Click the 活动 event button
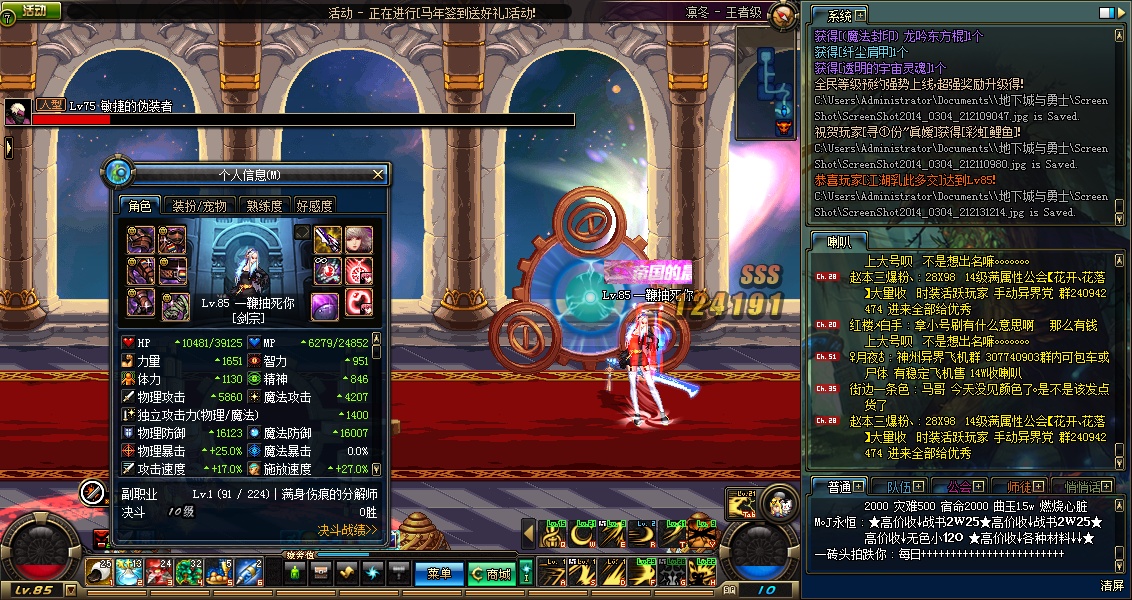 tap(34, 10)
